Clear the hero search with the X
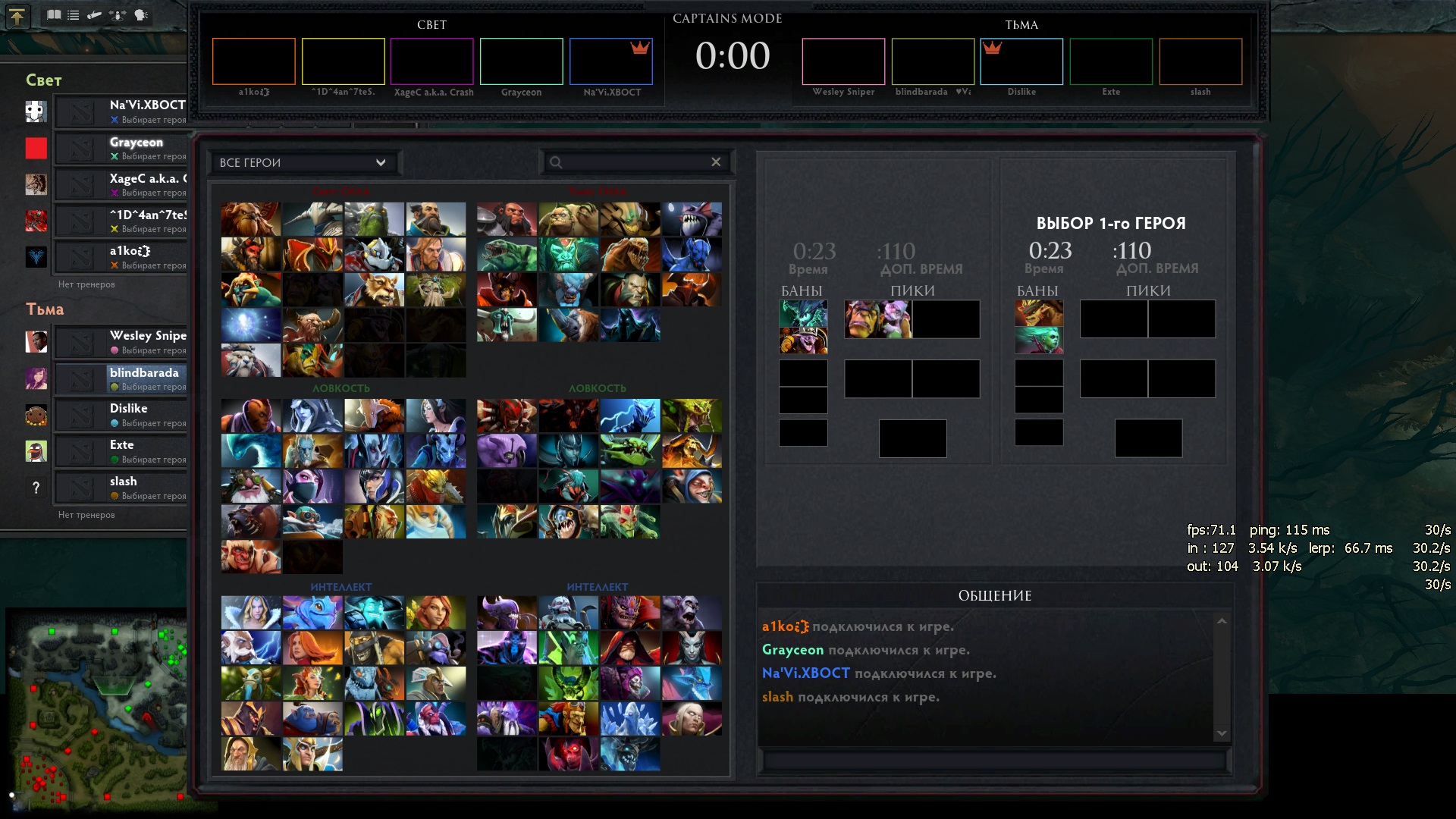Viewport: 1456px width, 819px height. [715, 162]
